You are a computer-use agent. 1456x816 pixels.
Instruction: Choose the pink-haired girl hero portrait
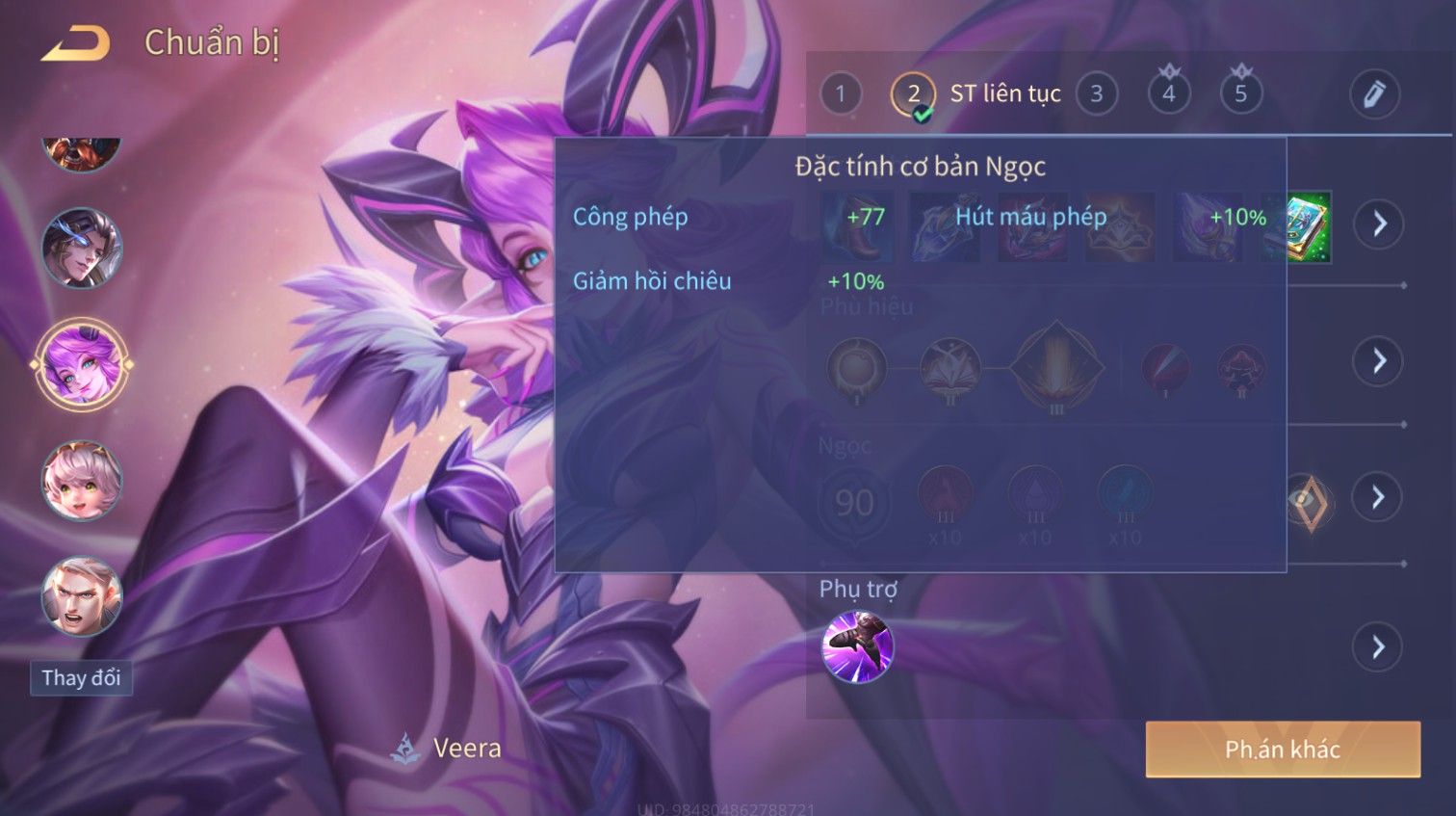click(82, 481)
